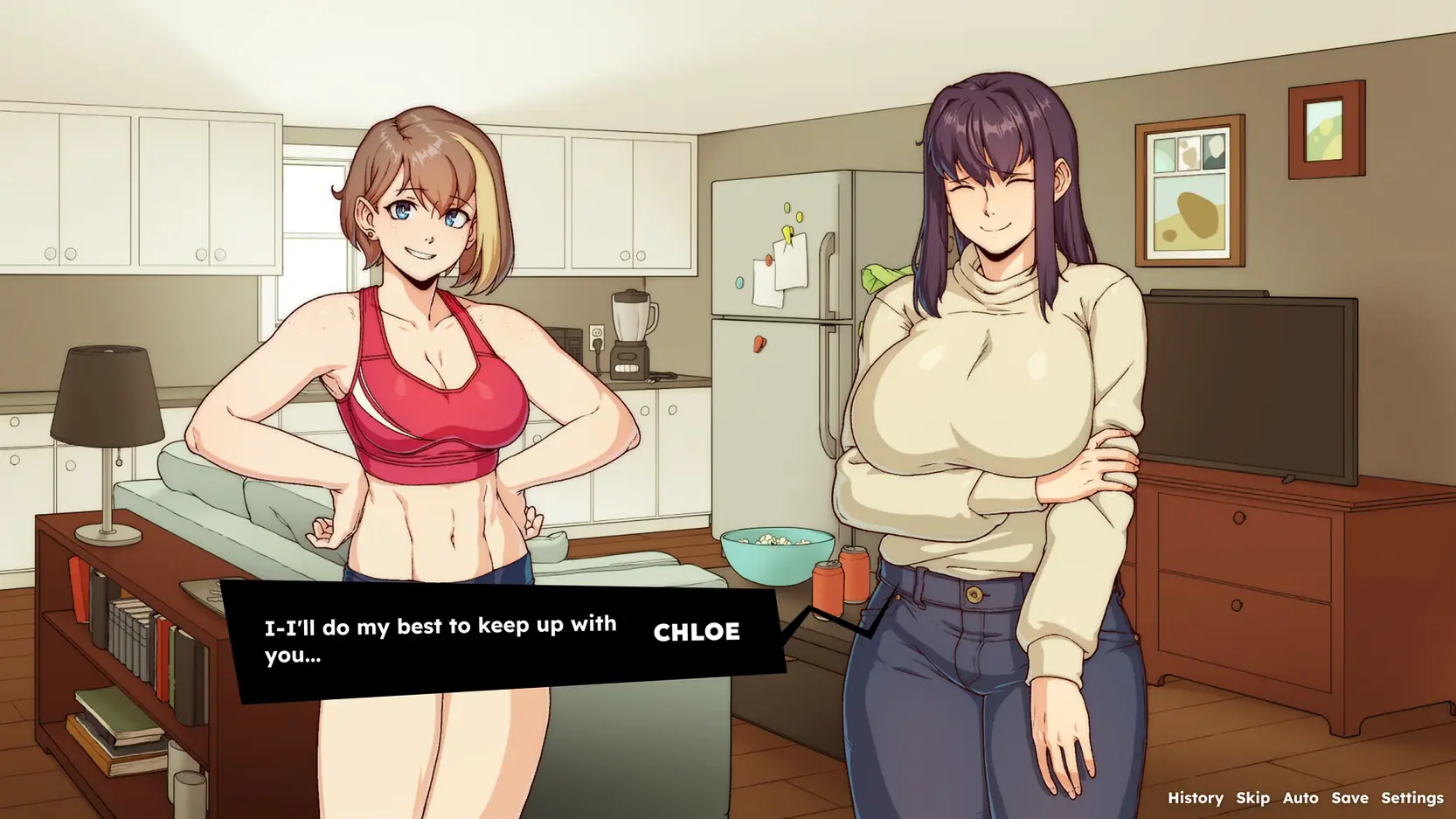Open the Save menu
The height and width of the screenshot is (819, 1456).
(x=1349, y=797)
